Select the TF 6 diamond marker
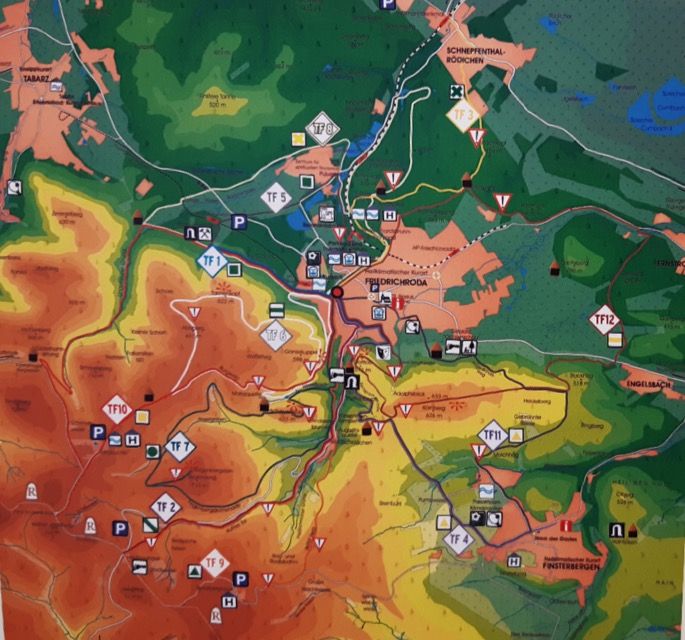685x640 pixels. coord(275,333)
